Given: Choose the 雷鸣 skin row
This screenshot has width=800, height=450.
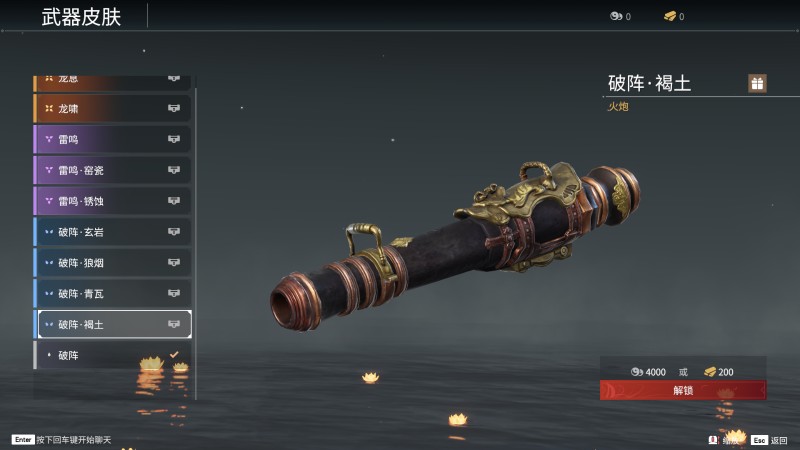Looking at the screenshot, I should click(x=112, y=139).
